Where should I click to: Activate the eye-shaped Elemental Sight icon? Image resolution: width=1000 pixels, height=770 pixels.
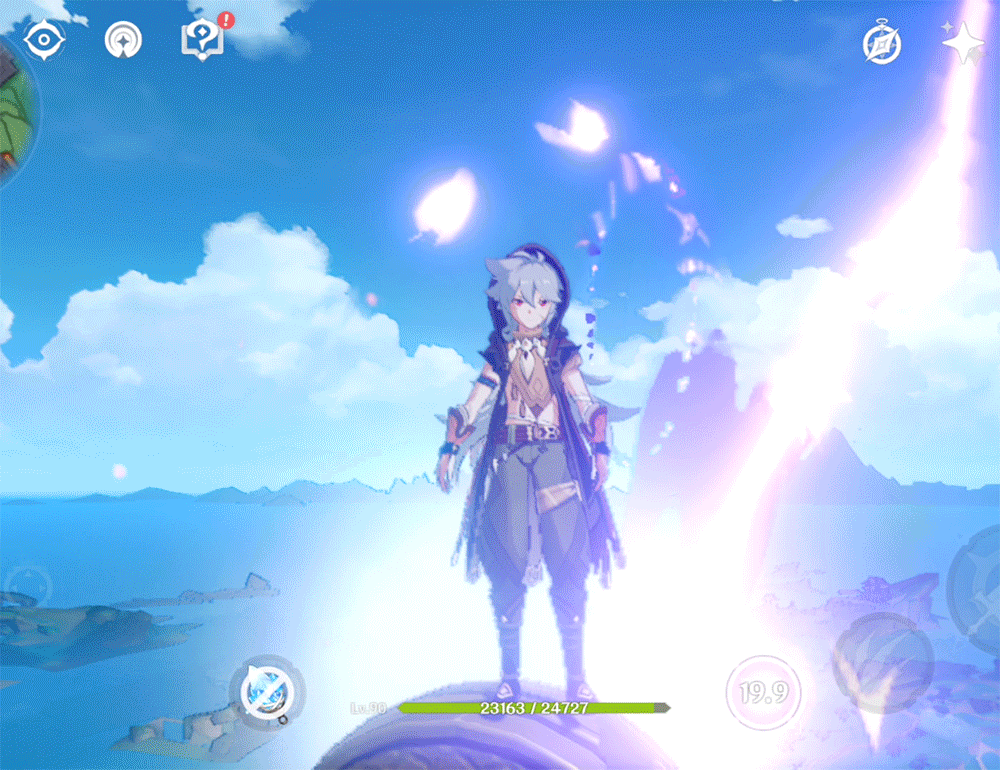44,40
